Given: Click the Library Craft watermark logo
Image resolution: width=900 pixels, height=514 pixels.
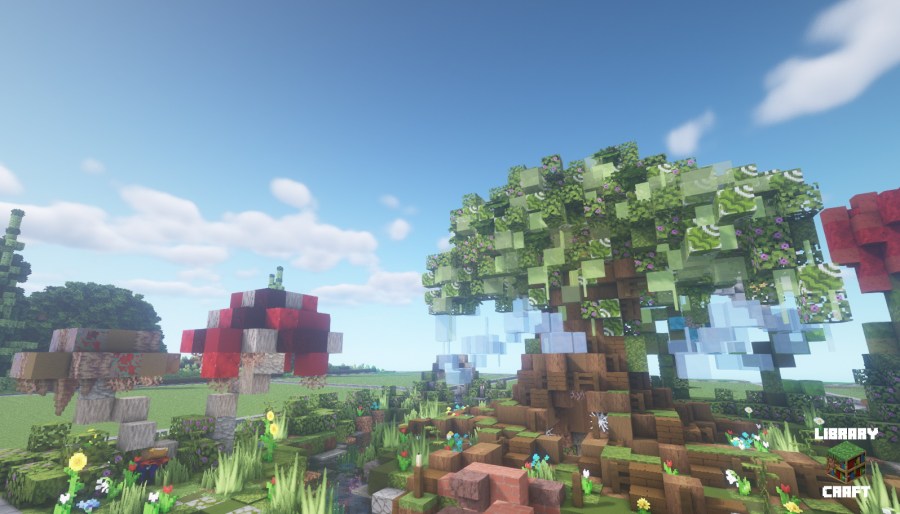Looking at the screenshot, I should 845,462.
